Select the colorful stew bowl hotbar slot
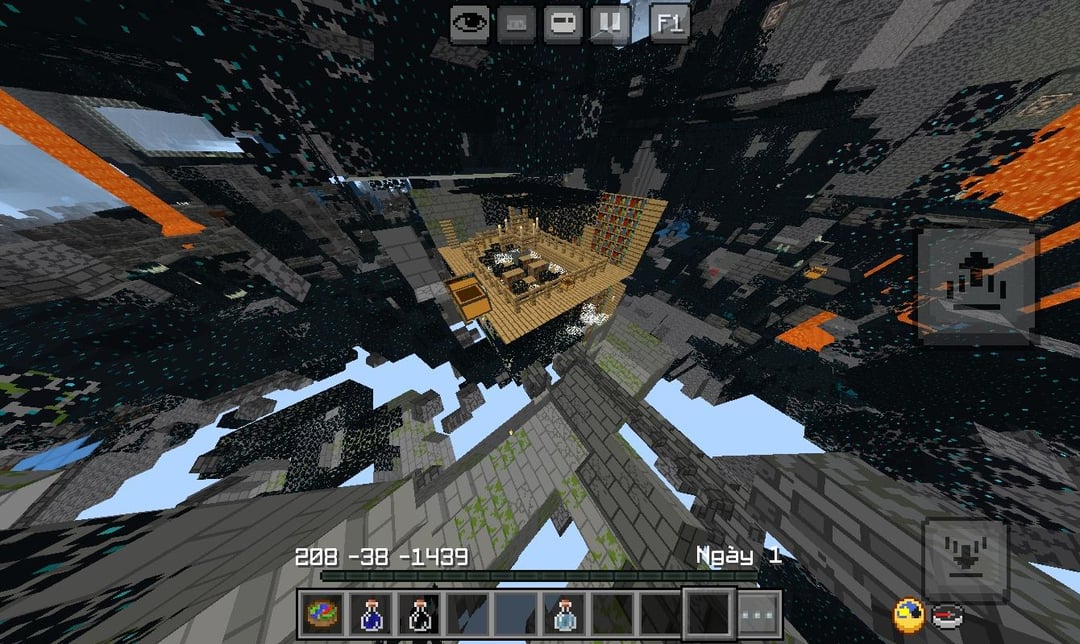Viewport: 1080px width, 644px height. click(322, 612)
